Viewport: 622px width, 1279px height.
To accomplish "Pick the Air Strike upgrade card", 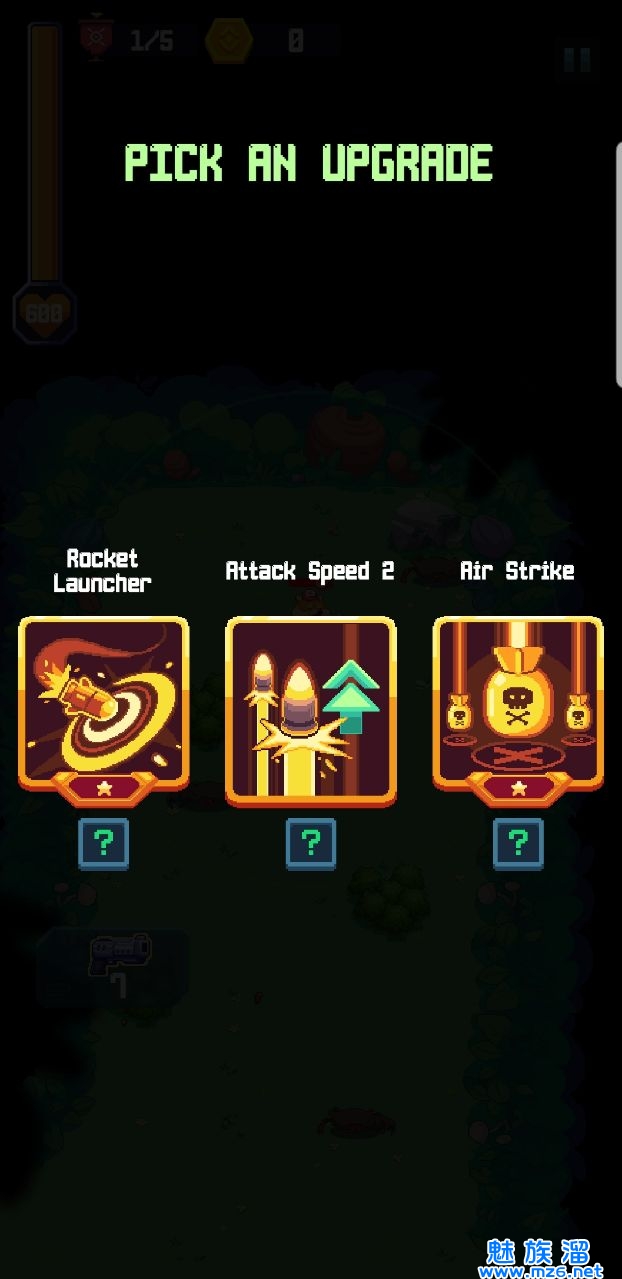I will tap(518, 705).
